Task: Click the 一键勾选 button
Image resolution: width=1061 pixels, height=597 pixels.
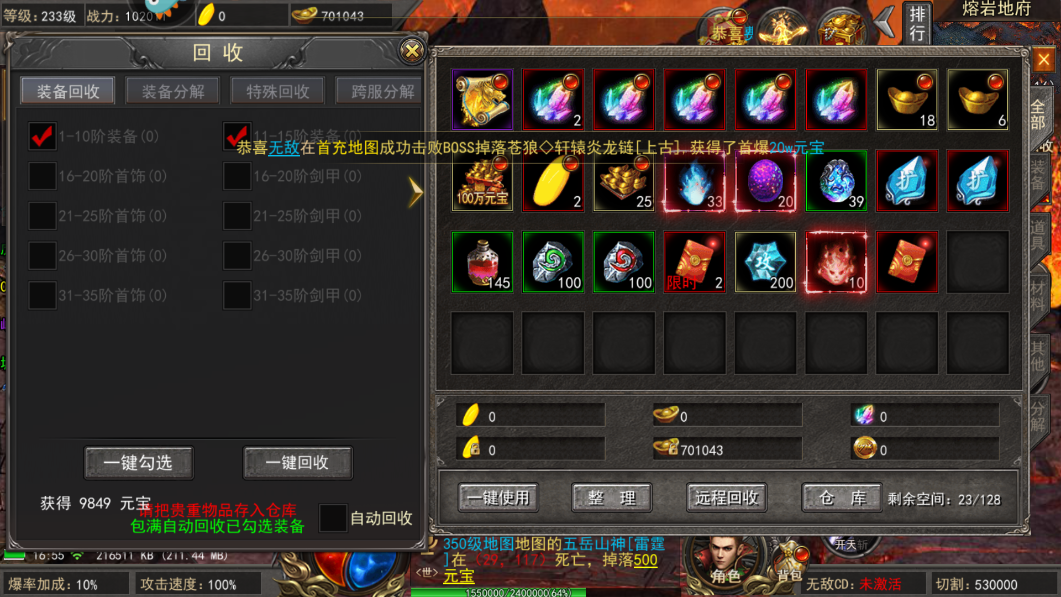Action: pyautogui.click(x=138, y=463)
